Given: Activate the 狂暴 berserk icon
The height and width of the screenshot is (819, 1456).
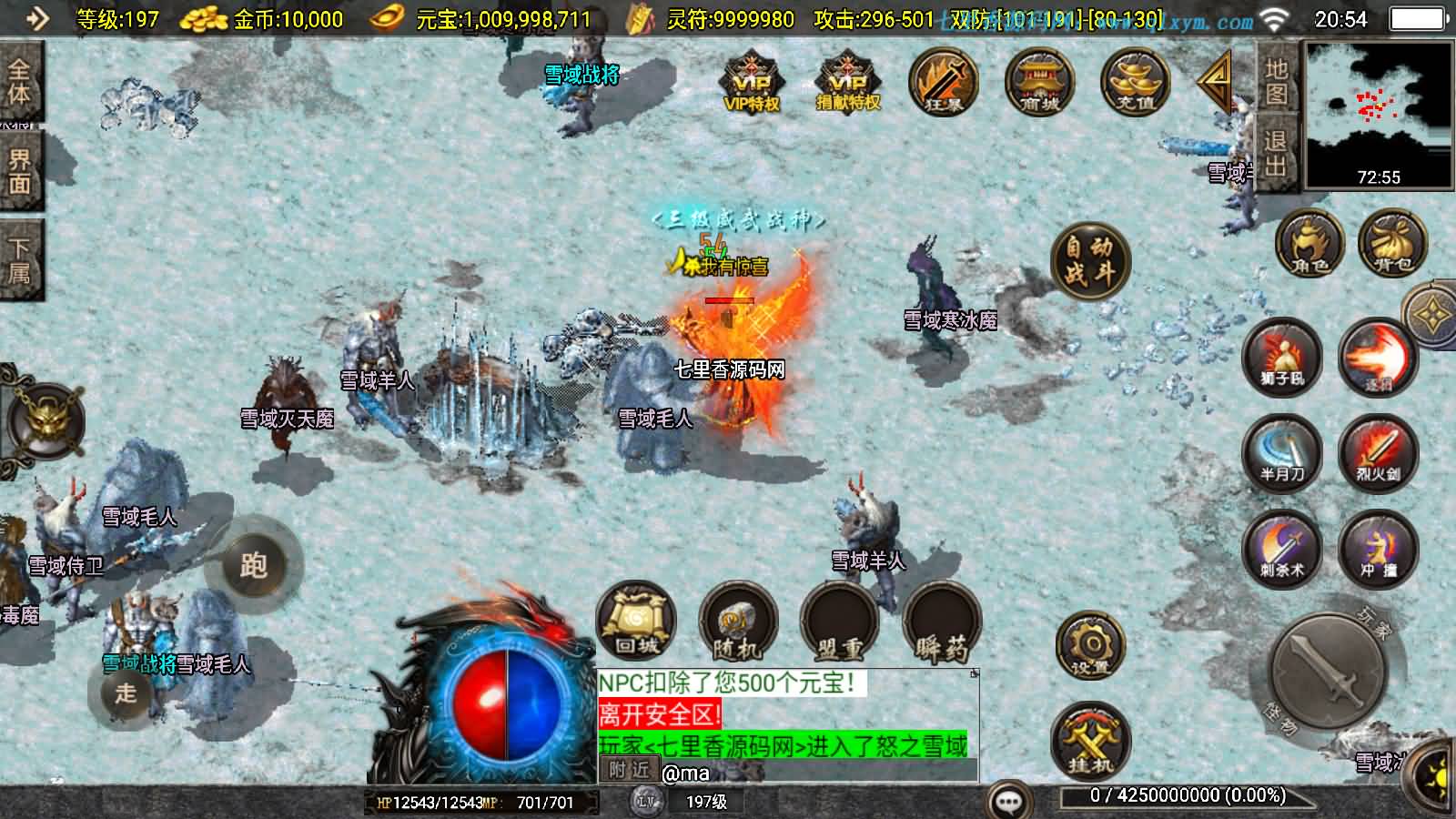Looking at the screenshot, I should pyautogui.click(x=944, y=82).
